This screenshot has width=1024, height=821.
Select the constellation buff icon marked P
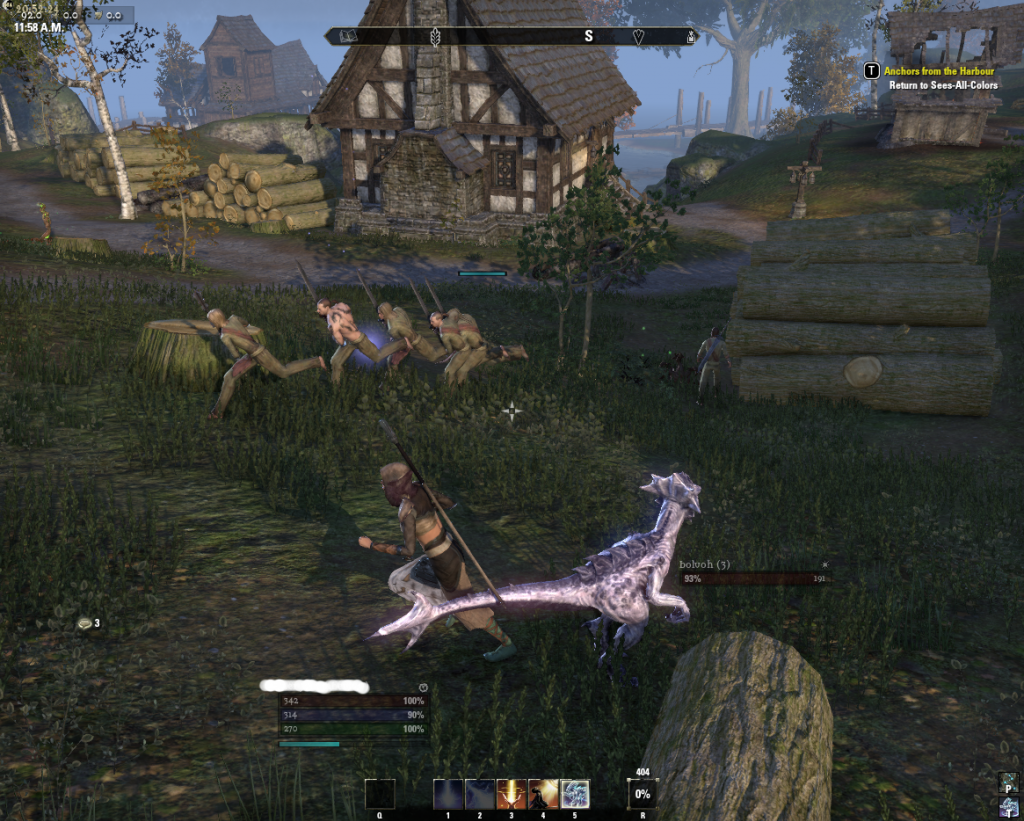[x=1009, y=782]
